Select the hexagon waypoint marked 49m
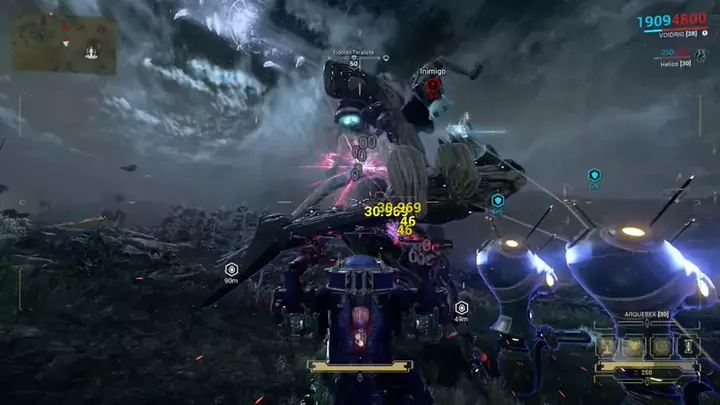This screenshot has height=405, width=720. (x=462, y=307)
